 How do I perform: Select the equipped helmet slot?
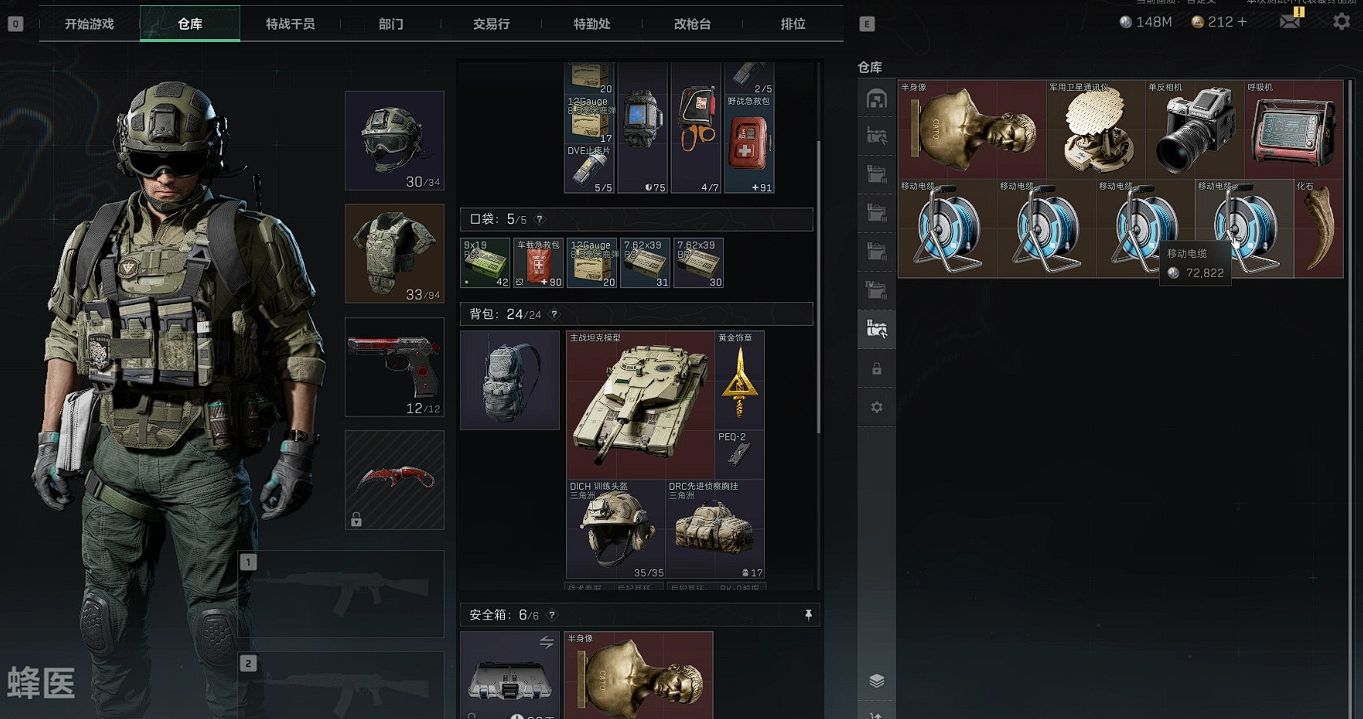click(x=394, y=140)
